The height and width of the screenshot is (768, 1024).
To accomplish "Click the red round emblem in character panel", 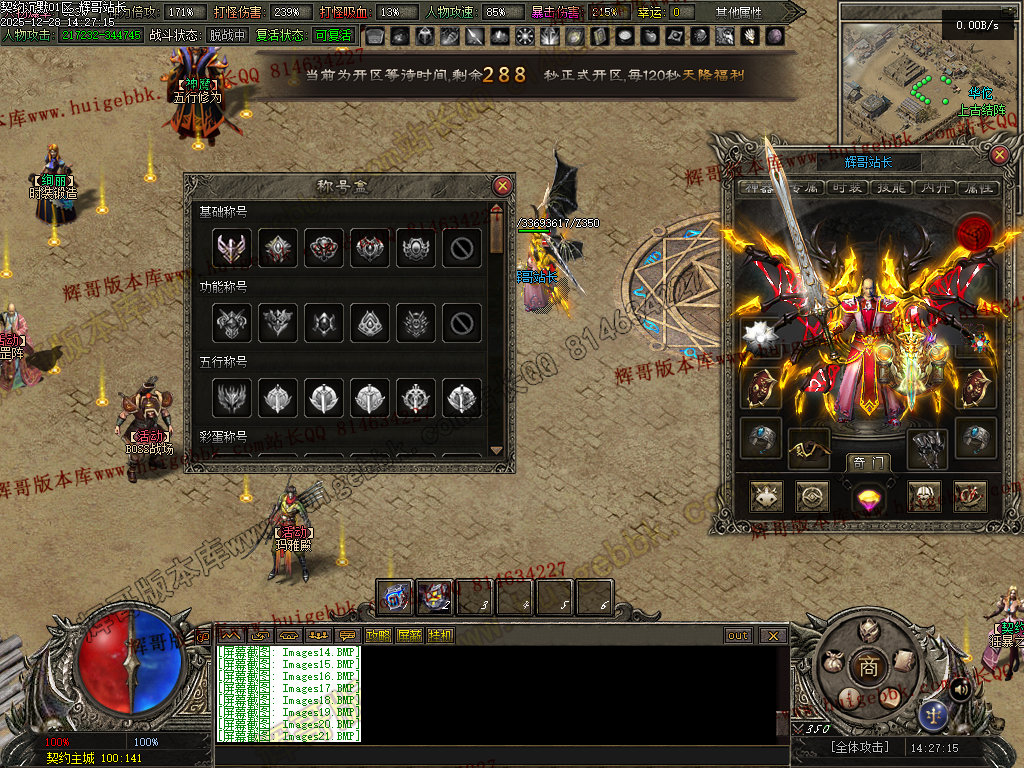I will 973,233.
